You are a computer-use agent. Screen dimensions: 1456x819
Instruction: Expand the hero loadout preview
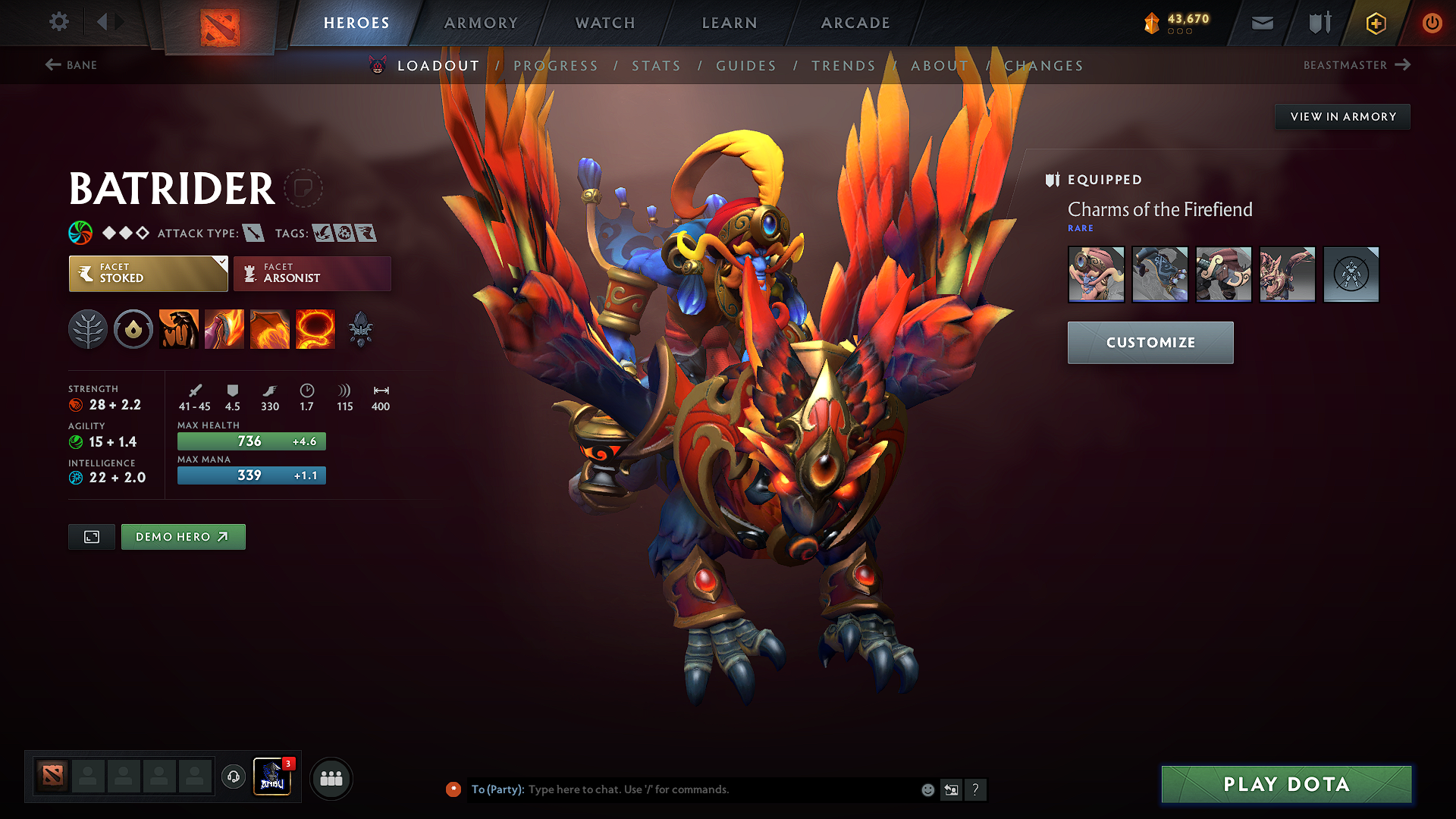[91, 536]
